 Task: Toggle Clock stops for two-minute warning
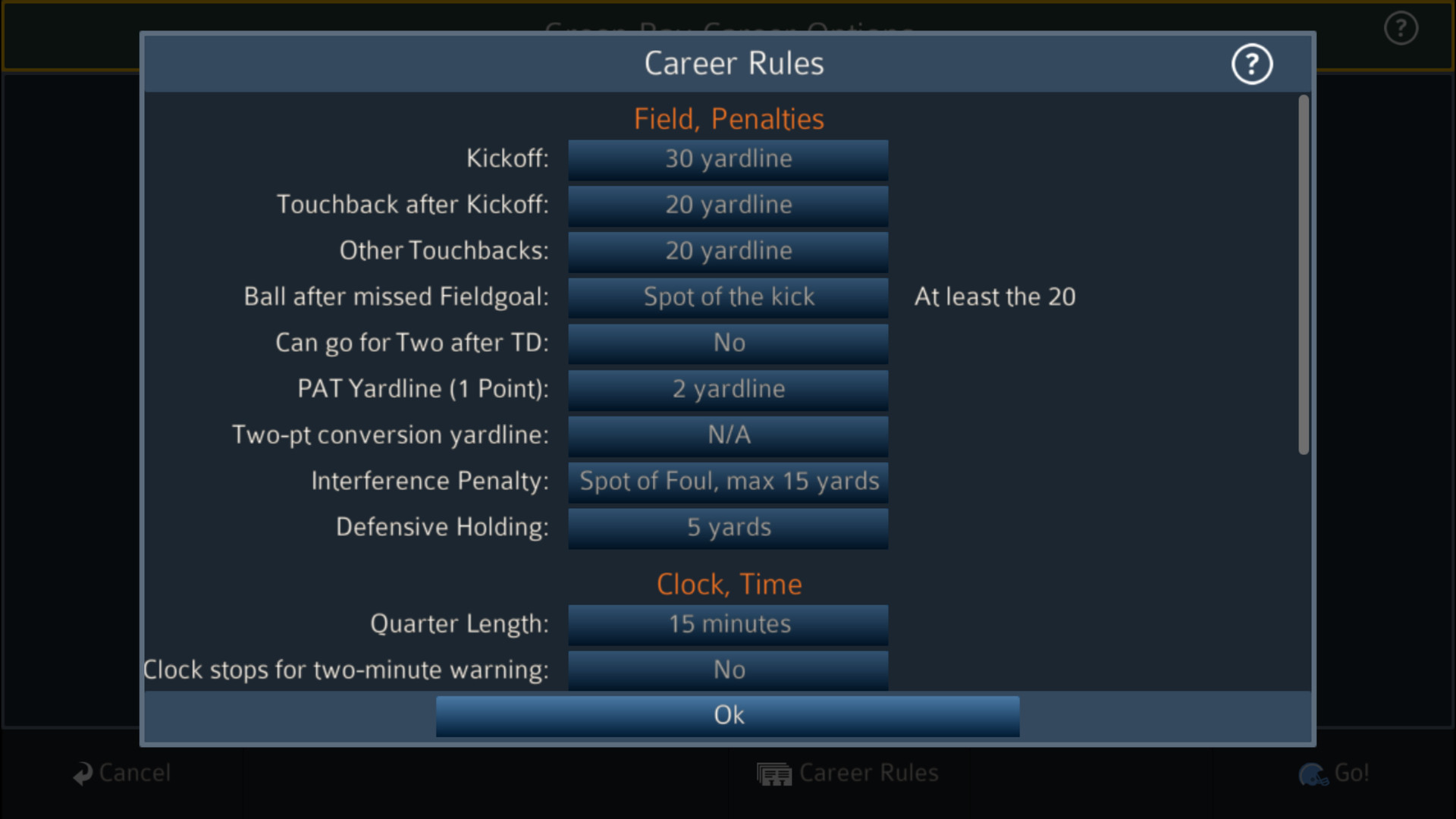tap(727, 670)
